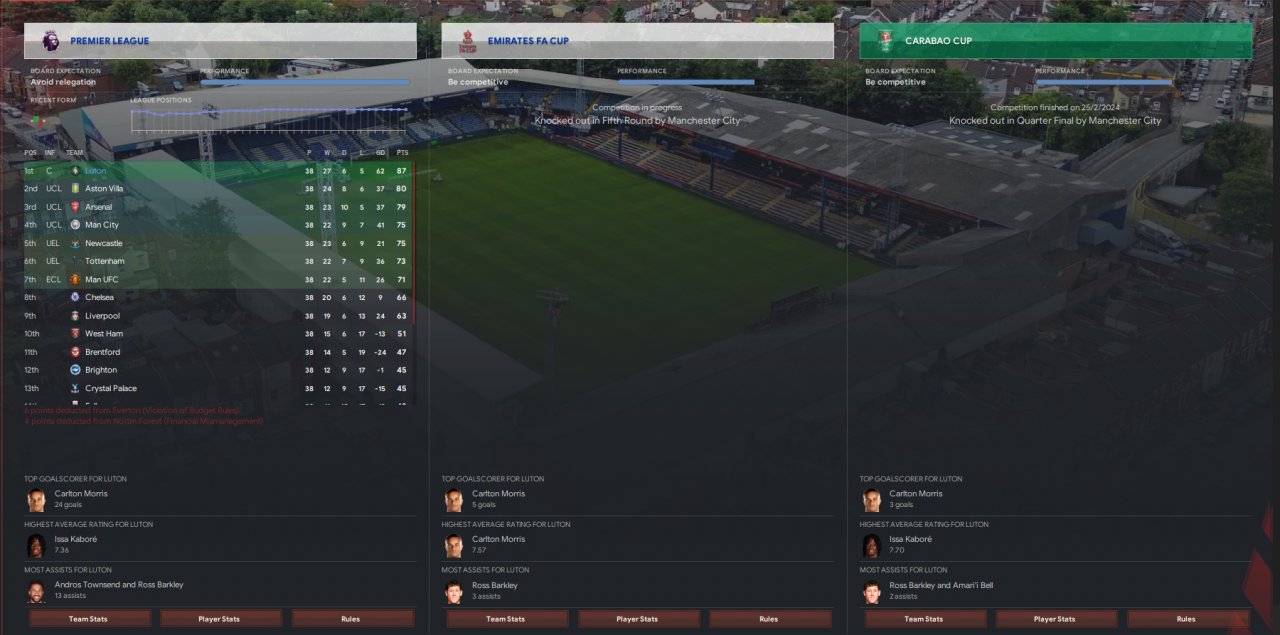
Task: Choose Tottenham in the standings
Action: pos(105,261)
